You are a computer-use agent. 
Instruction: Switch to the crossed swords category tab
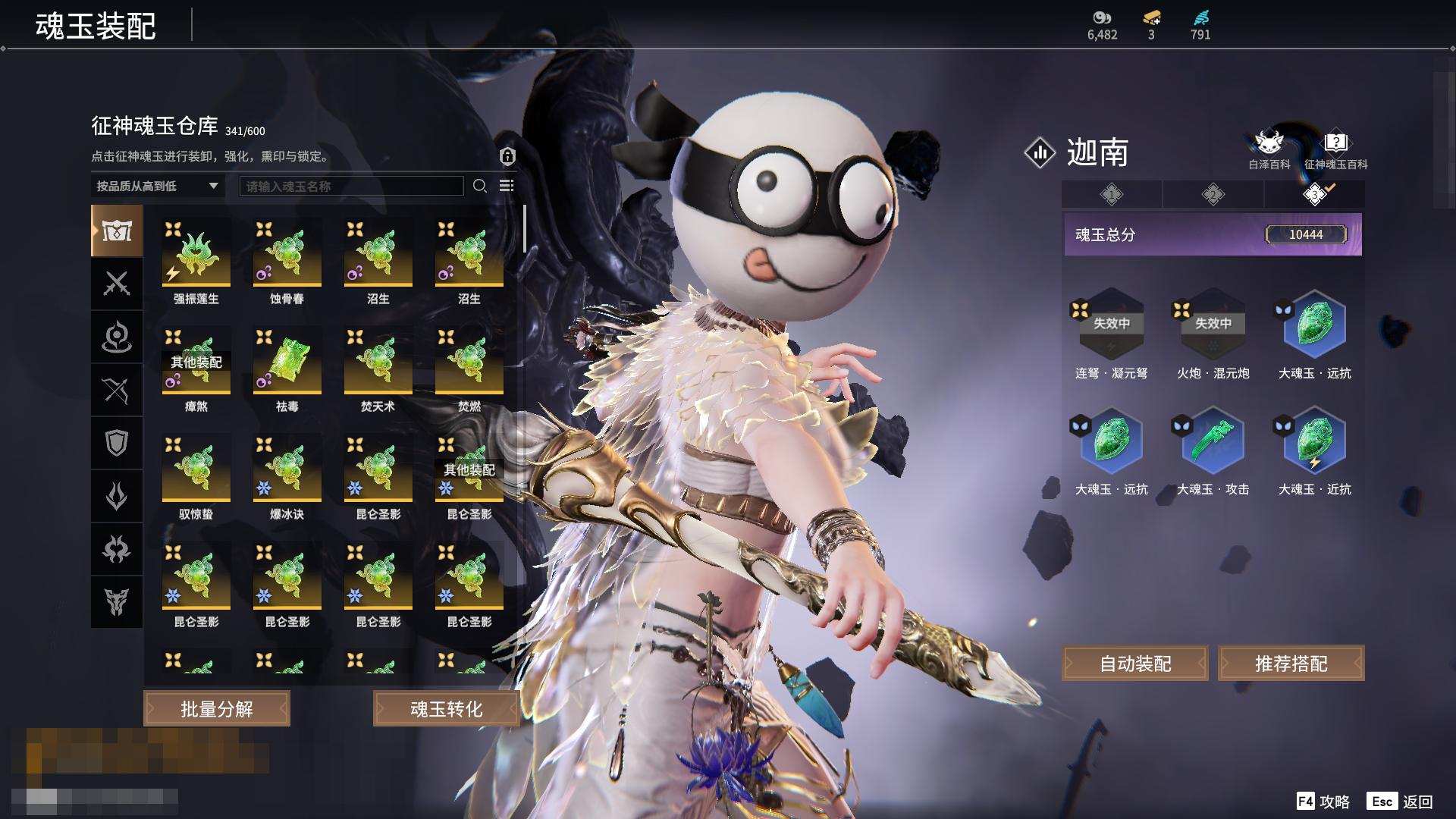117,284
